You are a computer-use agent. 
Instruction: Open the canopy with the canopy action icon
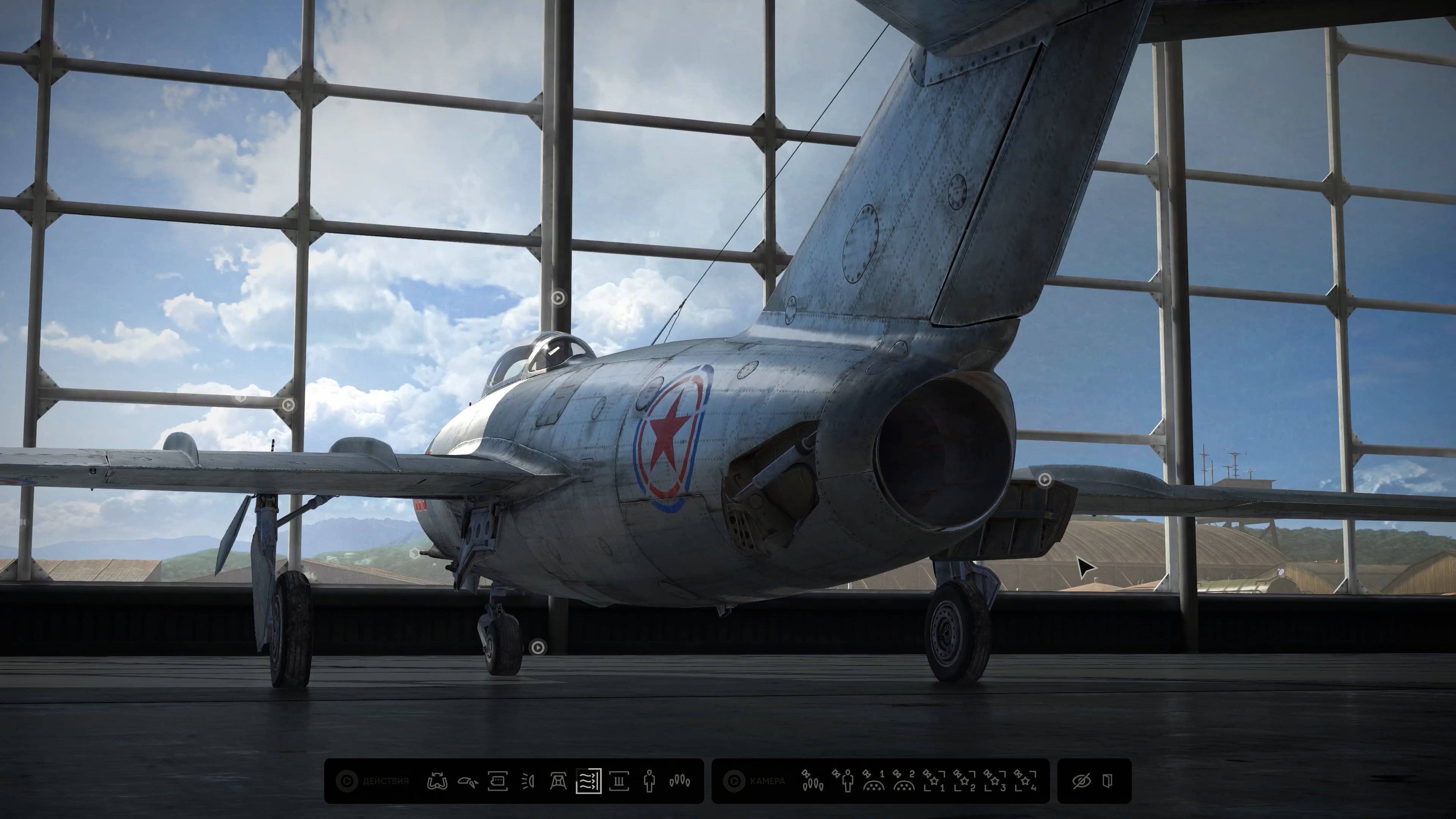(x=468, y=781)
